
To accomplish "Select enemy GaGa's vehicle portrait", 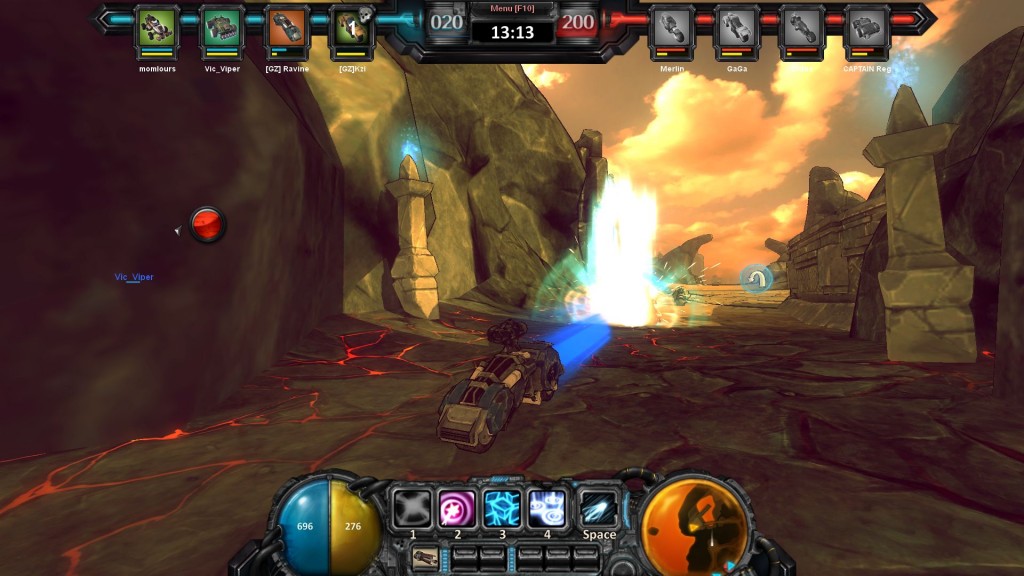I will click(x=737, y=27).
